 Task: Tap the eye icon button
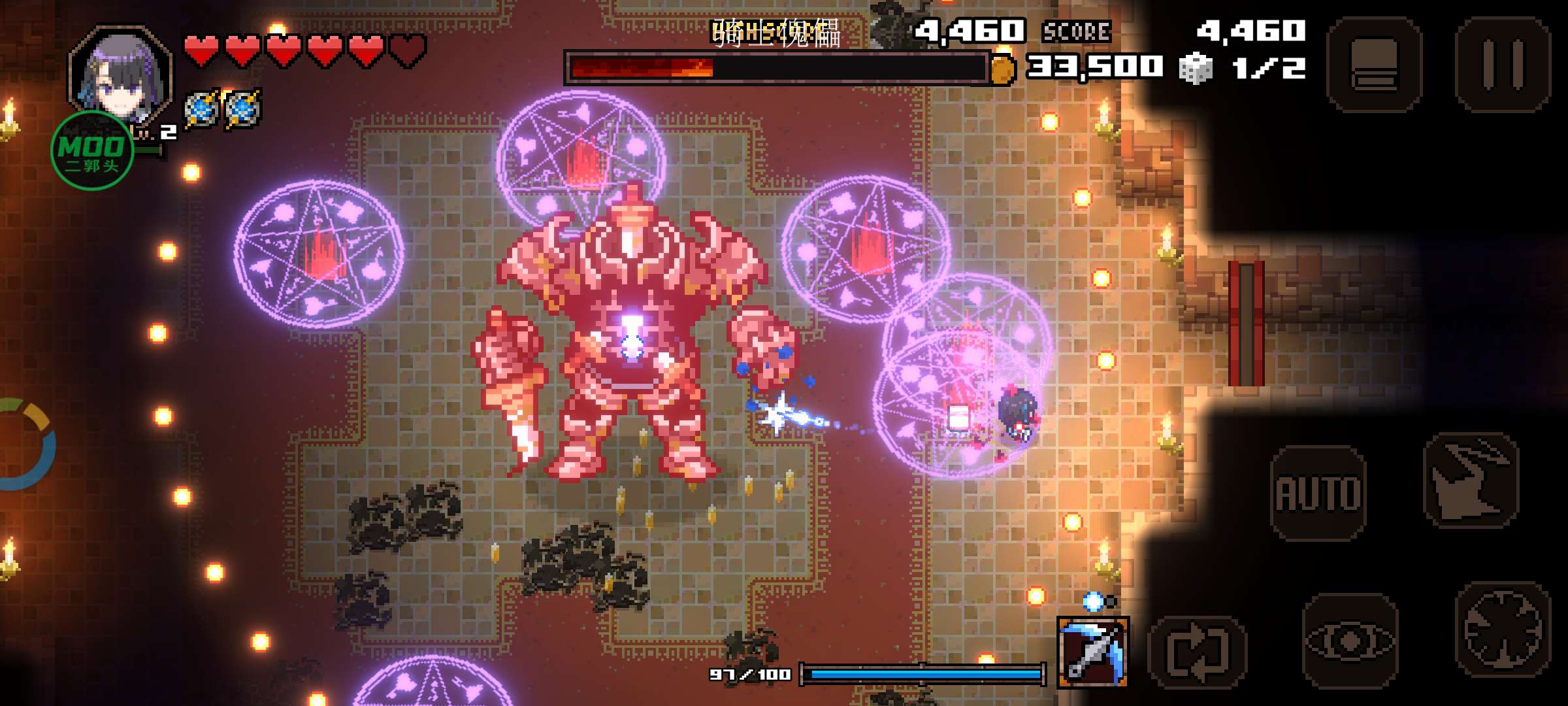coord(1350,641)
